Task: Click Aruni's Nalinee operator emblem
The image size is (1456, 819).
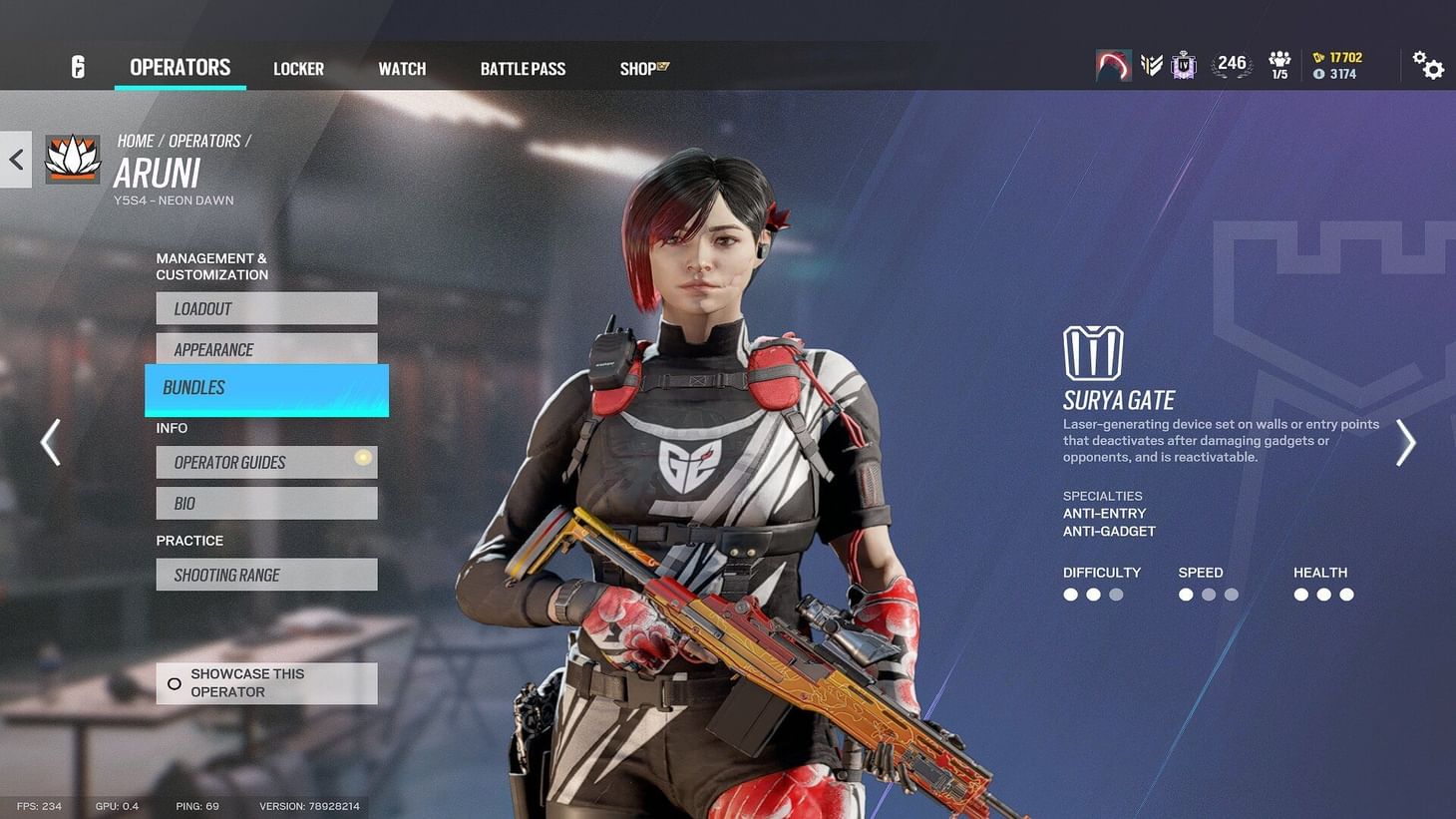Action: coord(71,157)
